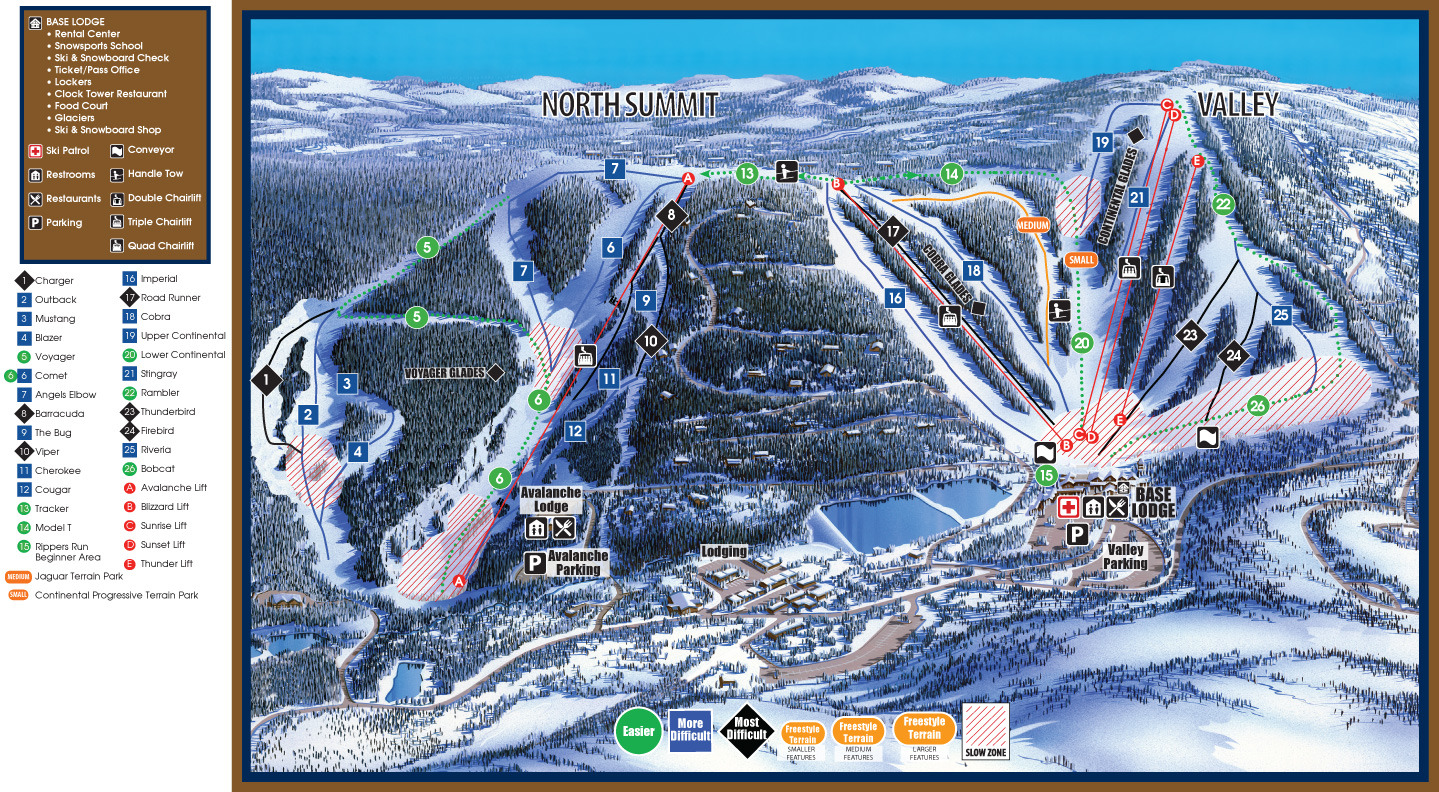Select Charger in the trail name list

pos(55,281)
